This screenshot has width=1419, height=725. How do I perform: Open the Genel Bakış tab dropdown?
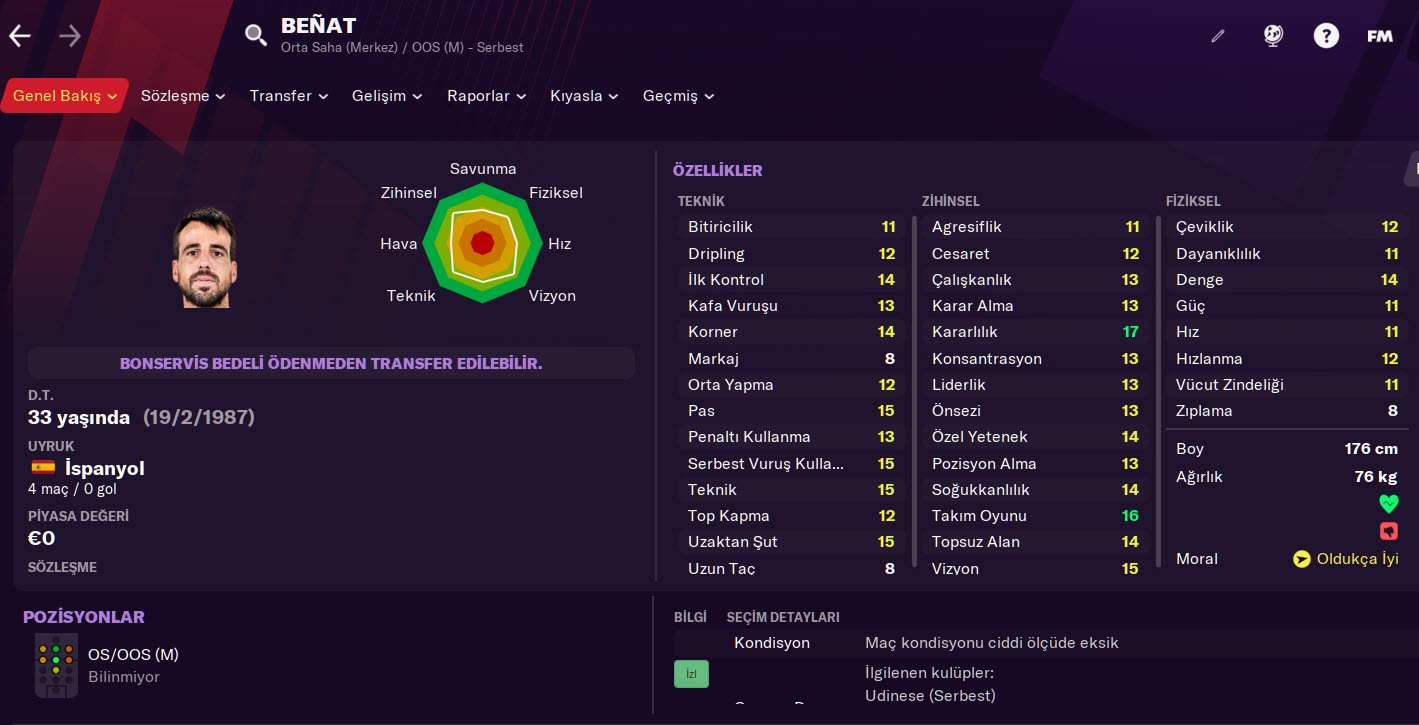(65, 96)
